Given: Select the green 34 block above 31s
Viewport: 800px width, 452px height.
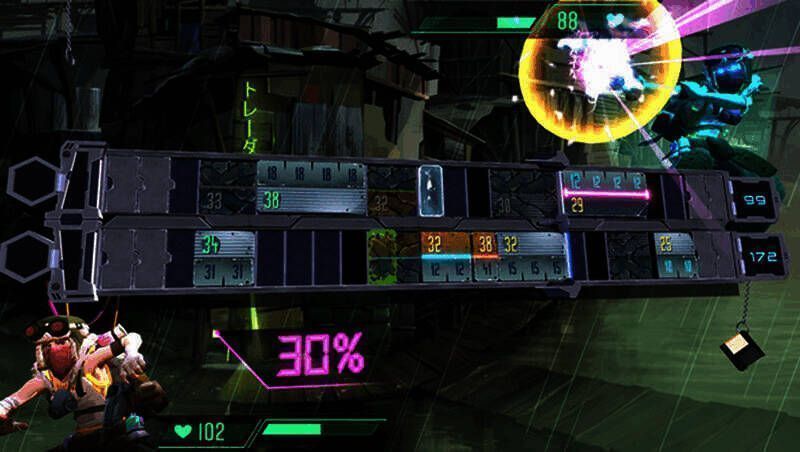Looking at the screenshot, I should point(224,256).
